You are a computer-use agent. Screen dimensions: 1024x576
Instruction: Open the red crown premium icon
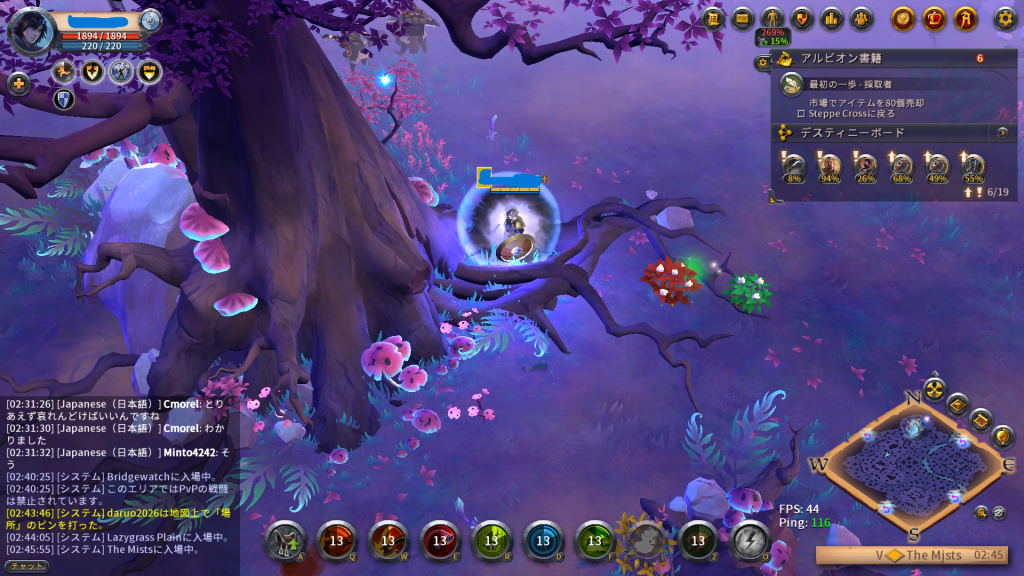tap(934, 18)
